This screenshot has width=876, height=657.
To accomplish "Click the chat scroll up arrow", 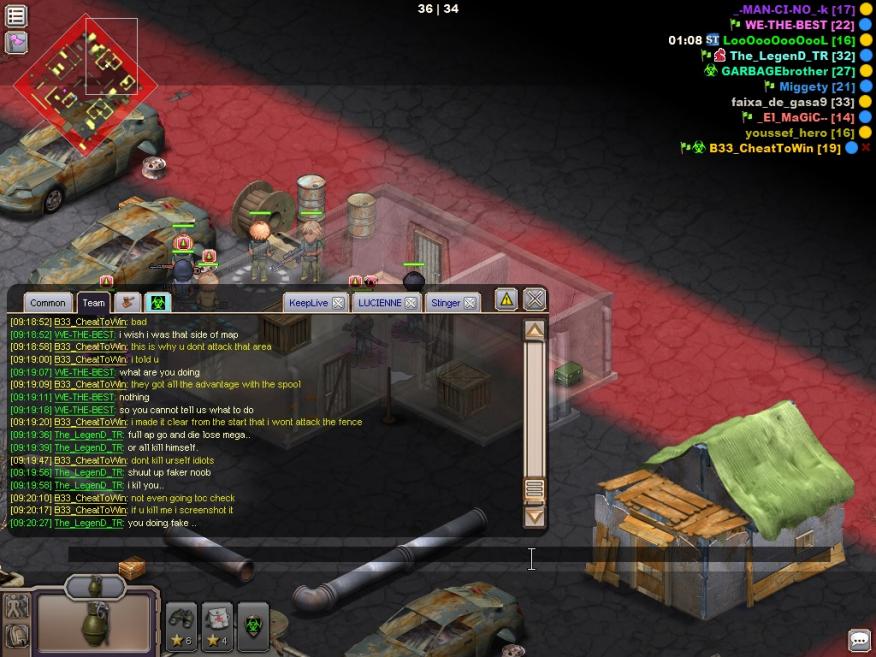I will point(535,331).
